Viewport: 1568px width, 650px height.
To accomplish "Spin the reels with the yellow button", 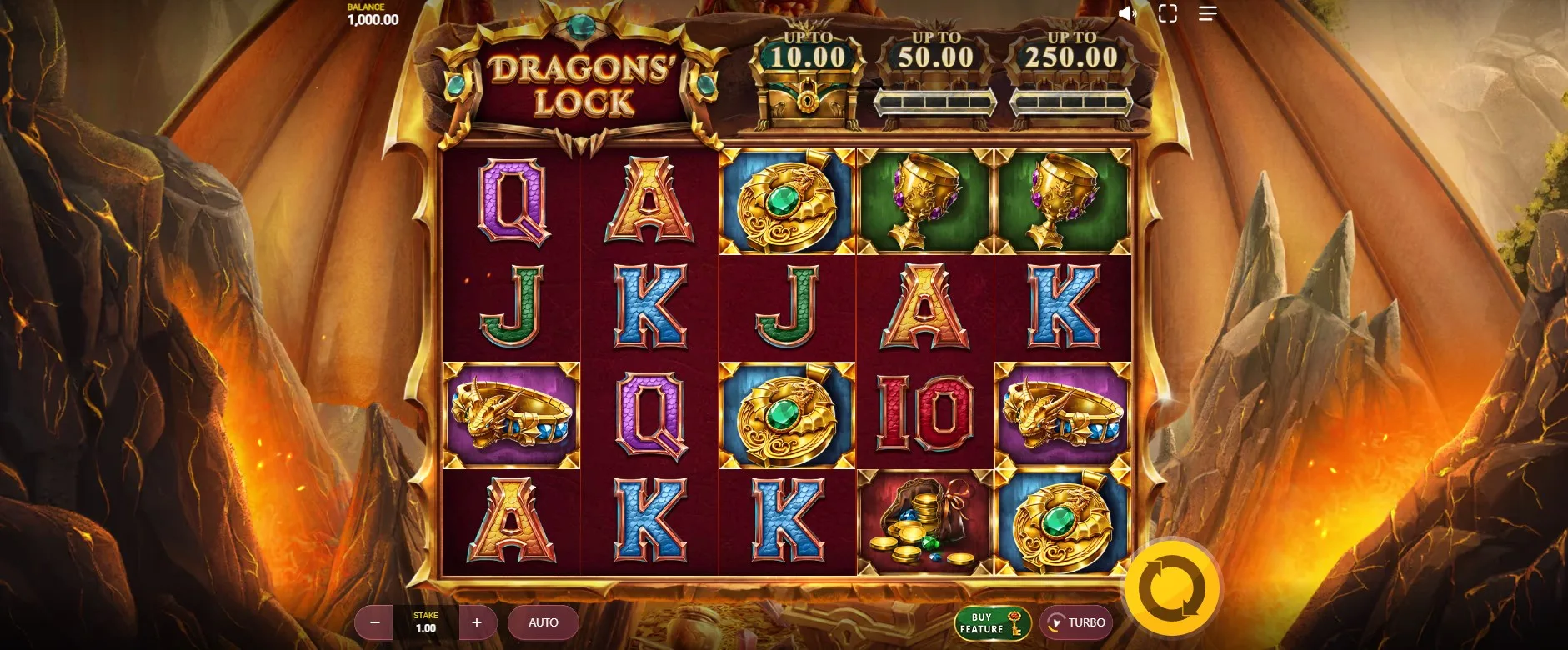I will tap(1171, 588).
